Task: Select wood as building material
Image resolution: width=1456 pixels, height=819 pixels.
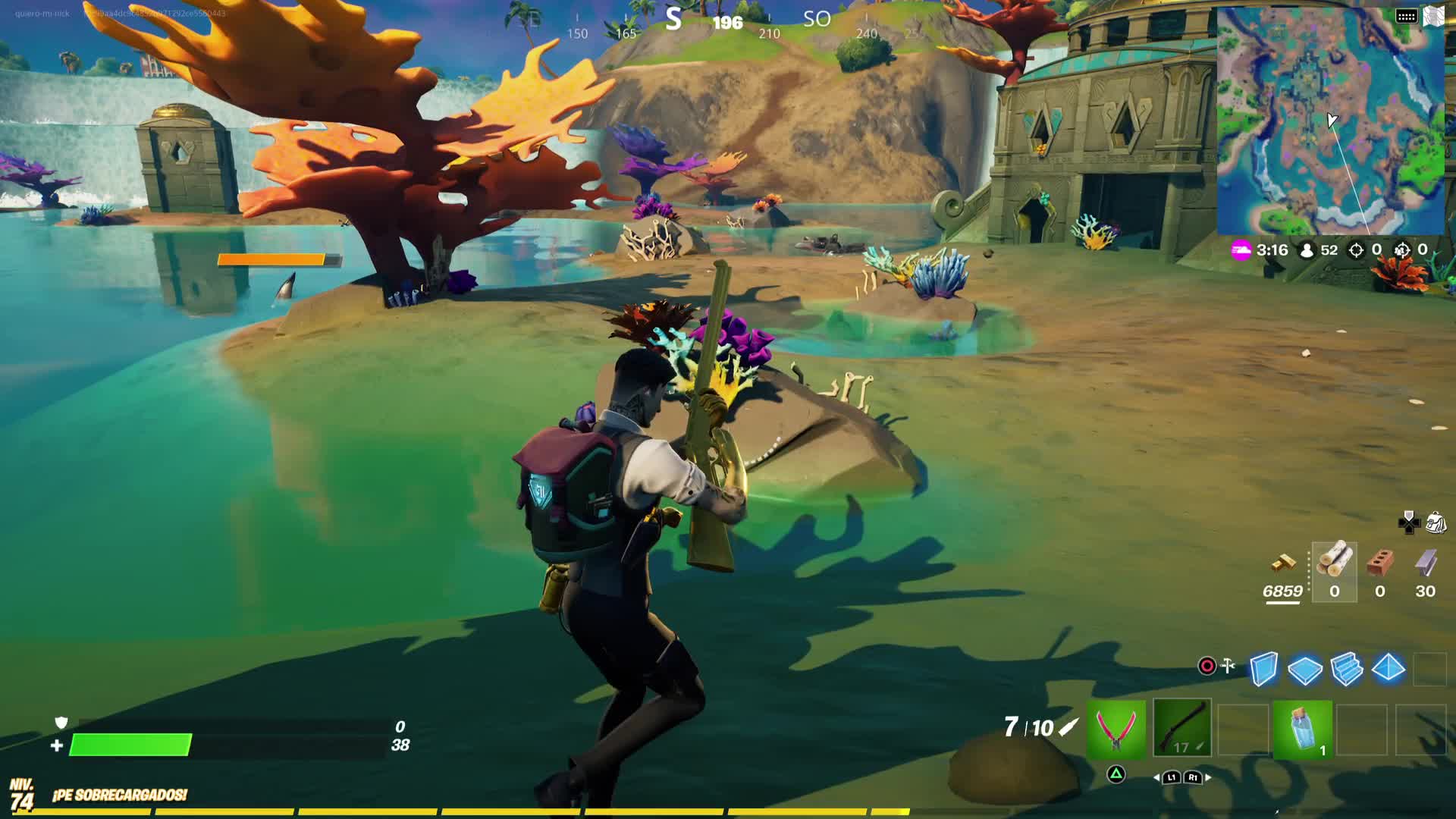Action: (x=1334, y=563)
